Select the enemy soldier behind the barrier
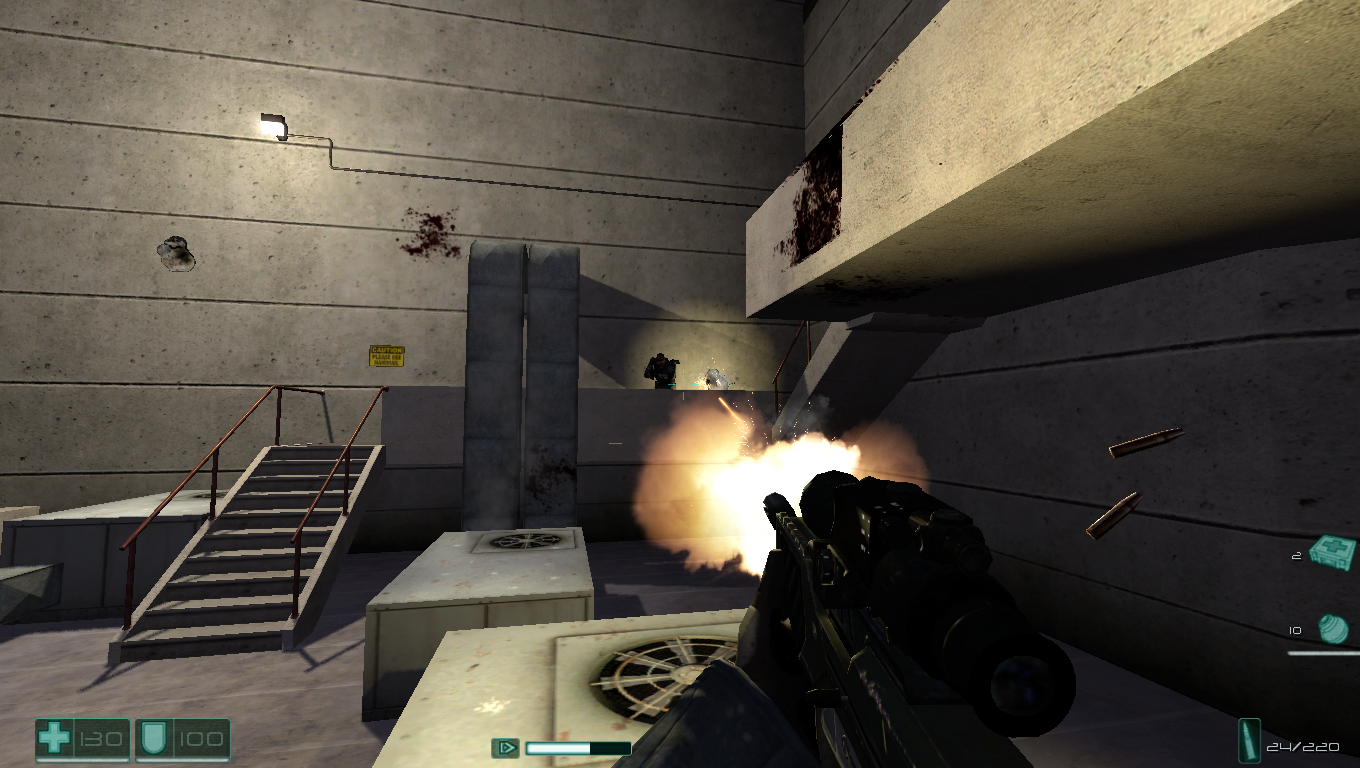 pyautogui.click(x=663, y=370)
